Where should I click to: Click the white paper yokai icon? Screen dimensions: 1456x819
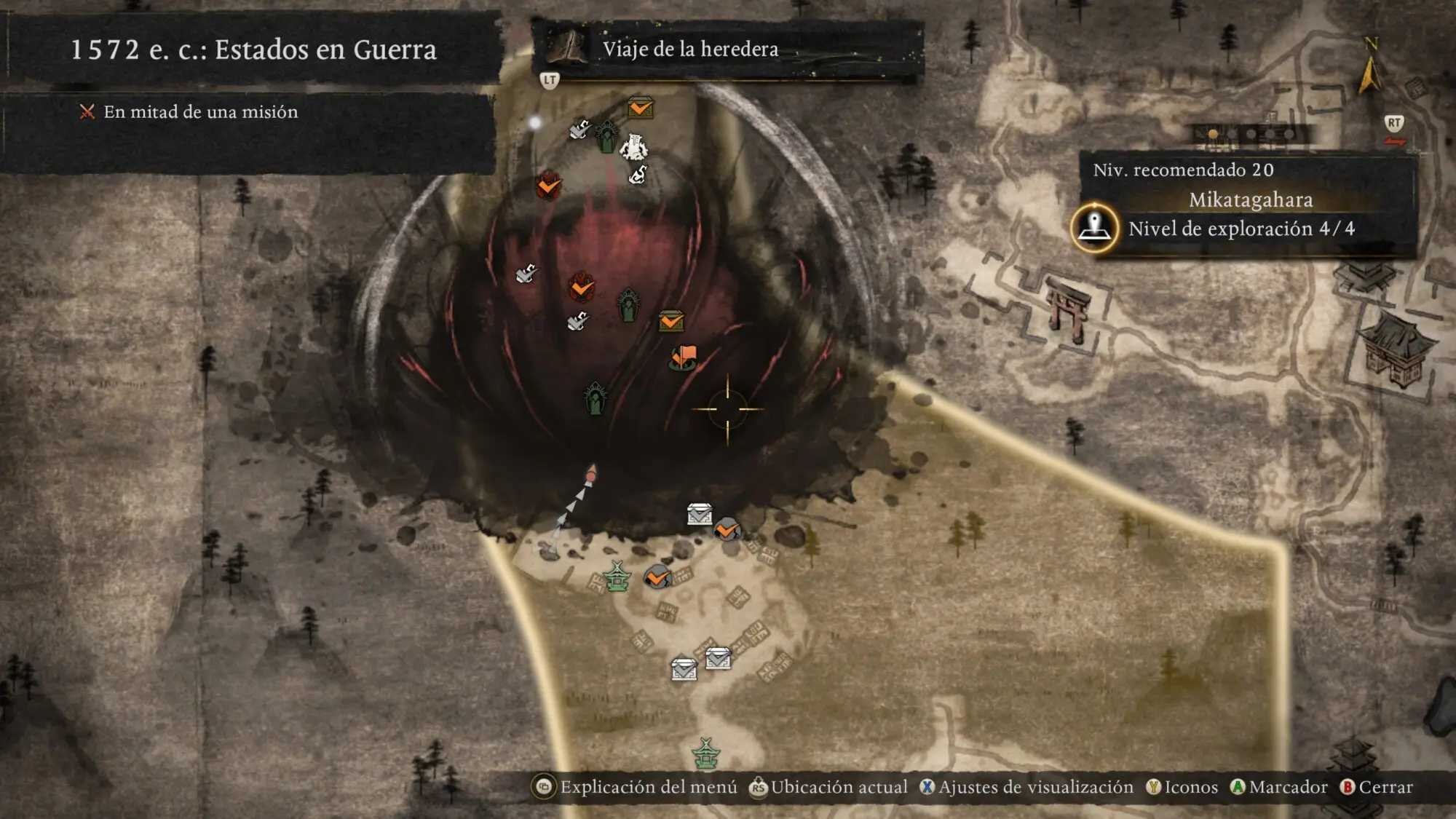coord(633,146)
